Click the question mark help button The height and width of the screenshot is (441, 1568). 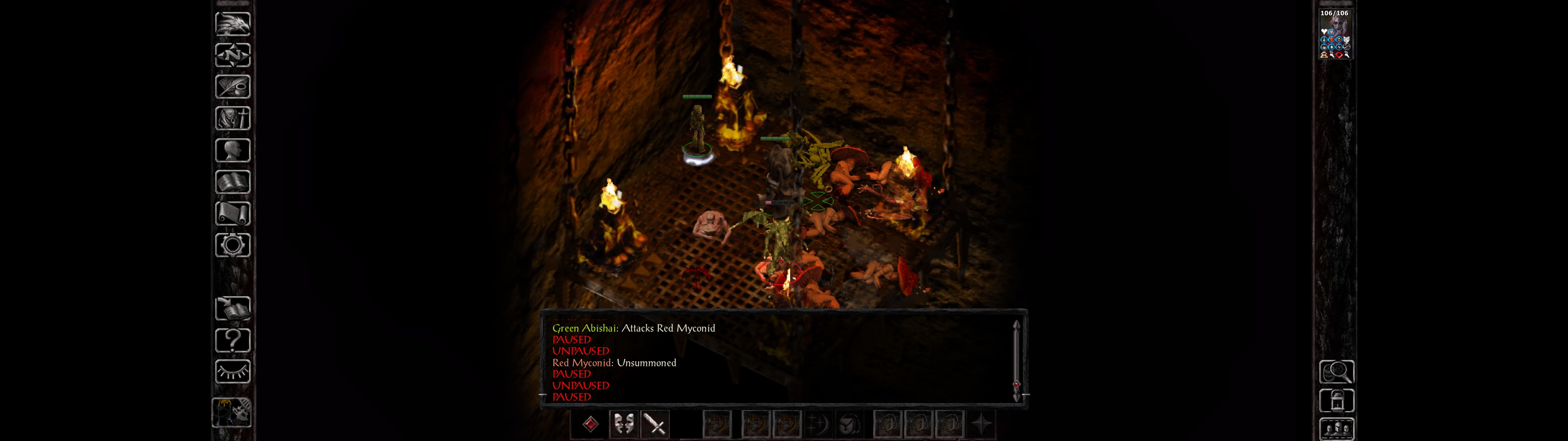tap(232, 340)
